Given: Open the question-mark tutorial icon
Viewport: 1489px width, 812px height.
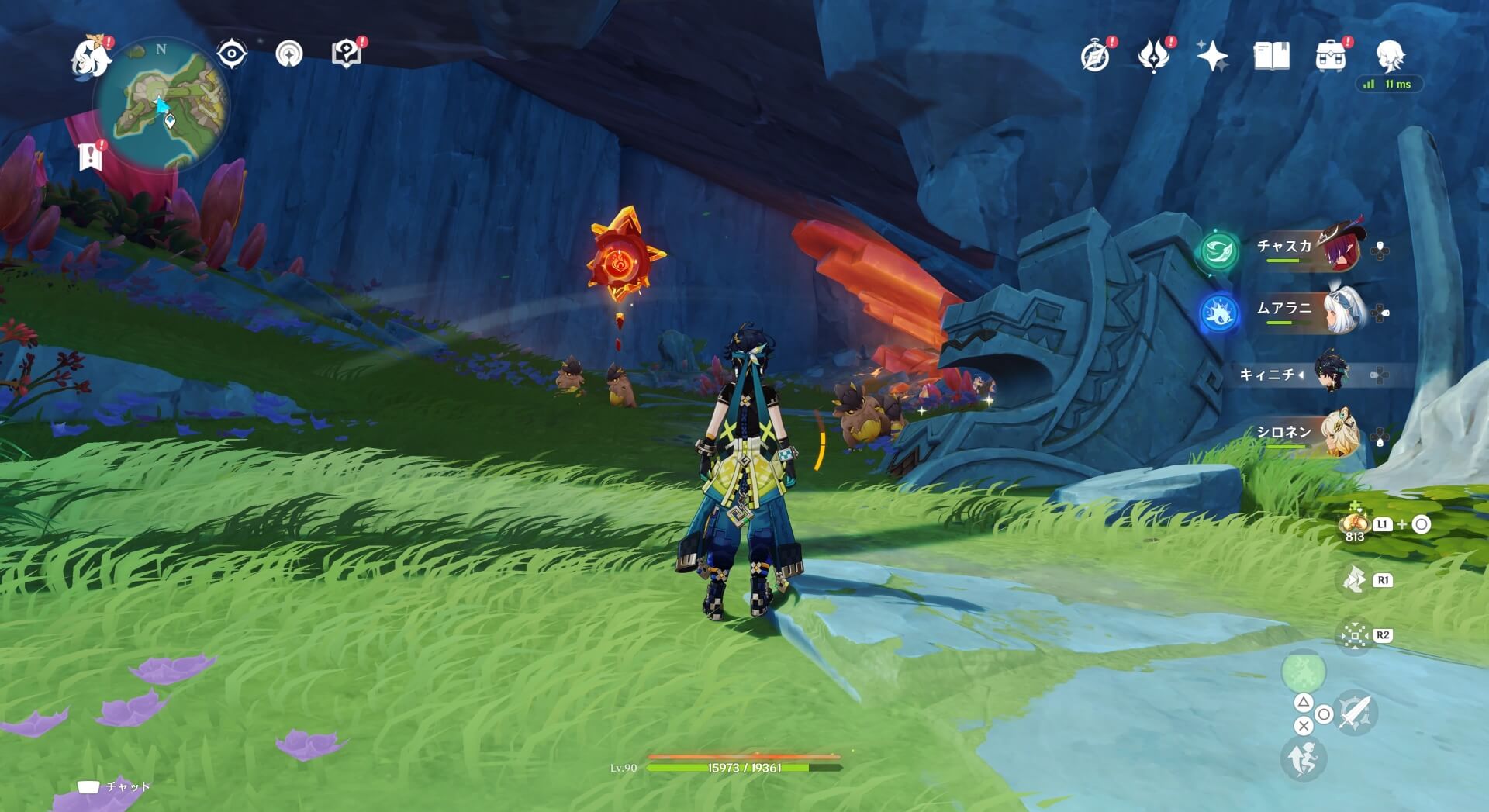Looking at the screenshot, I should pos(347,54).
